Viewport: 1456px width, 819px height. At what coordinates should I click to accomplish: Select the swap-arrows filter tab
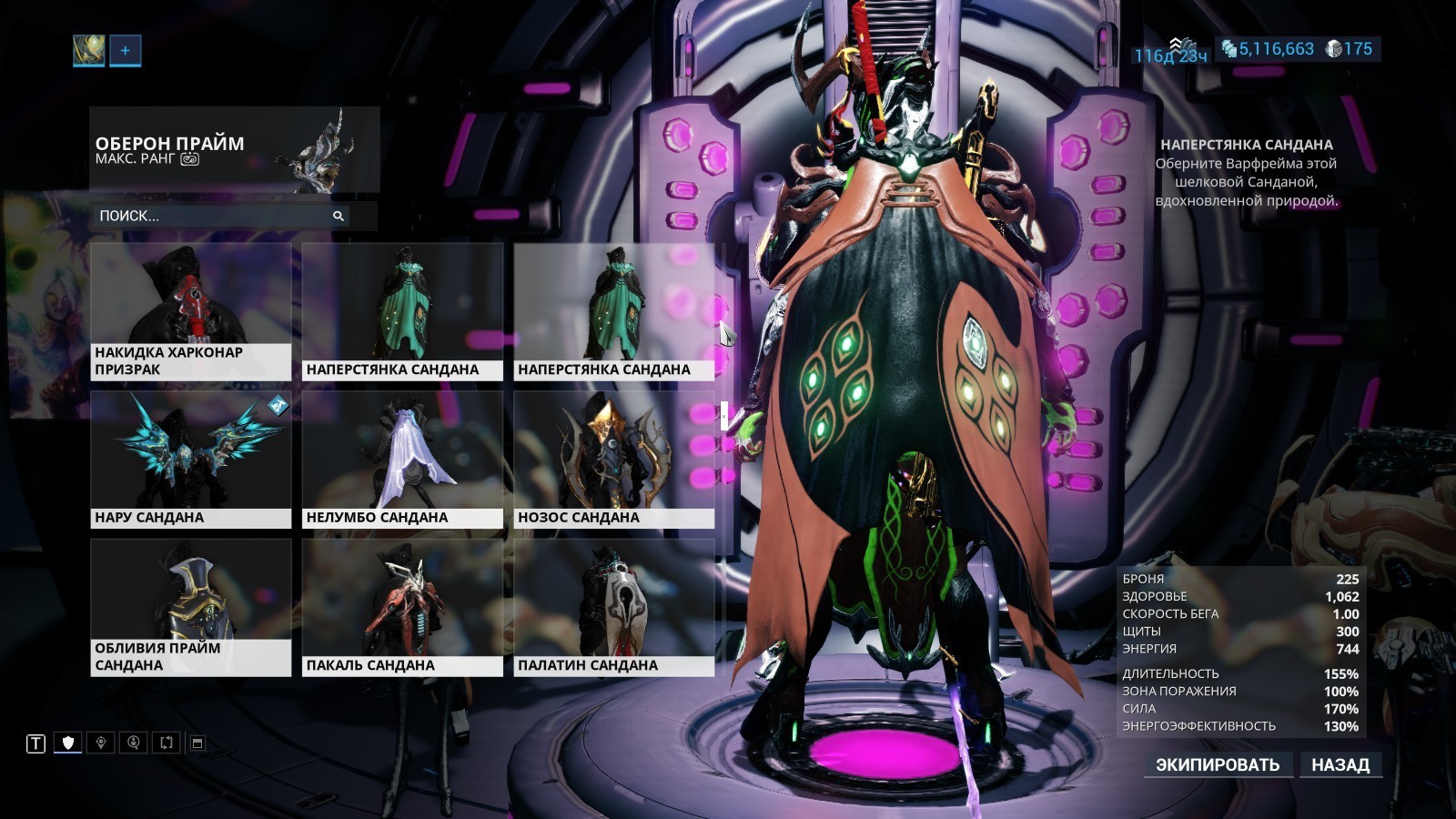coord(166,743)
